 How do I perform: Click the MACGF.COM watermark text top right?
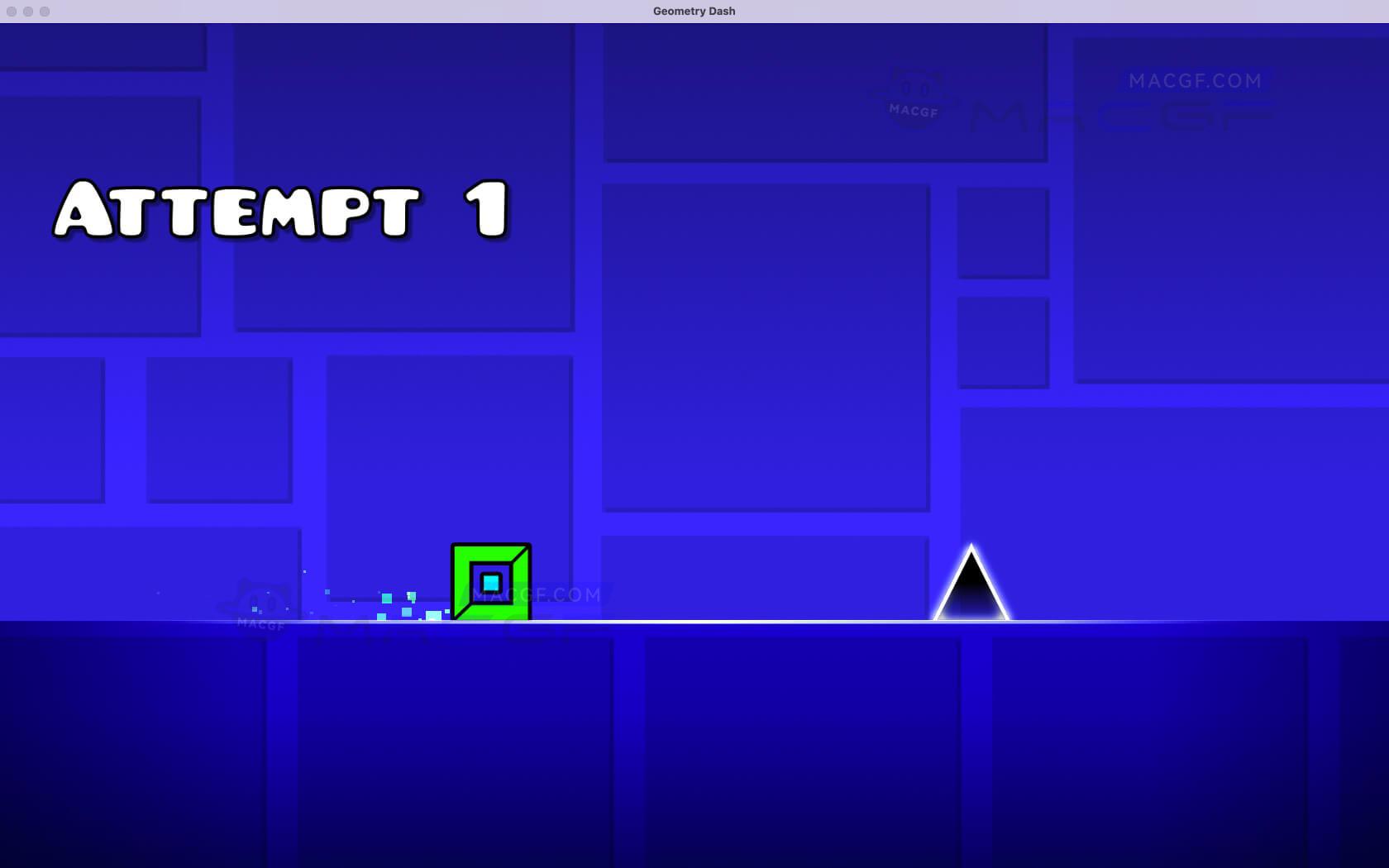point(1193,80)
